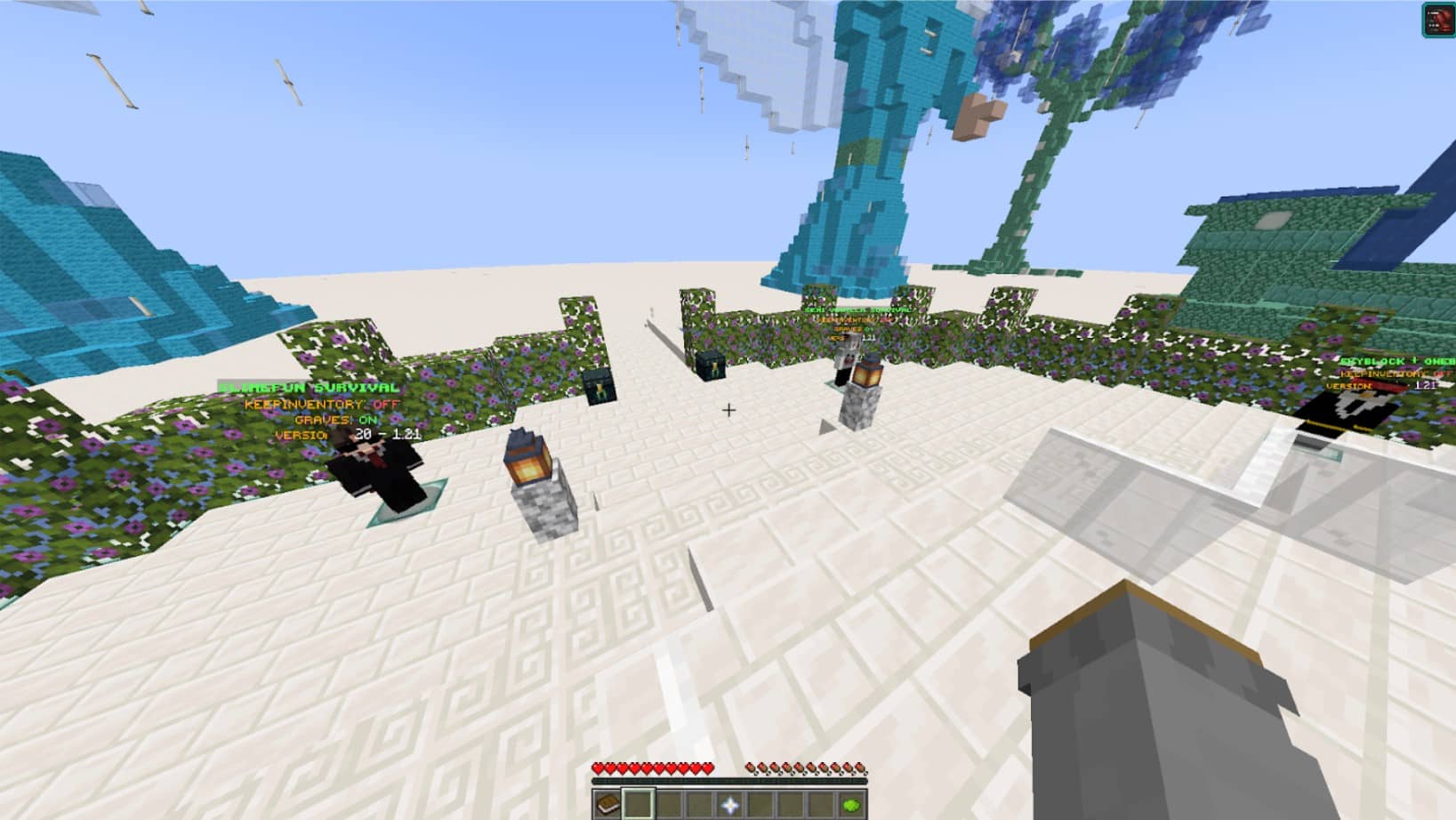Click the 1.21 version text under Skyblock
Image resolution: width=1456 pixels, height=820 pixels.
point(1425,385)
